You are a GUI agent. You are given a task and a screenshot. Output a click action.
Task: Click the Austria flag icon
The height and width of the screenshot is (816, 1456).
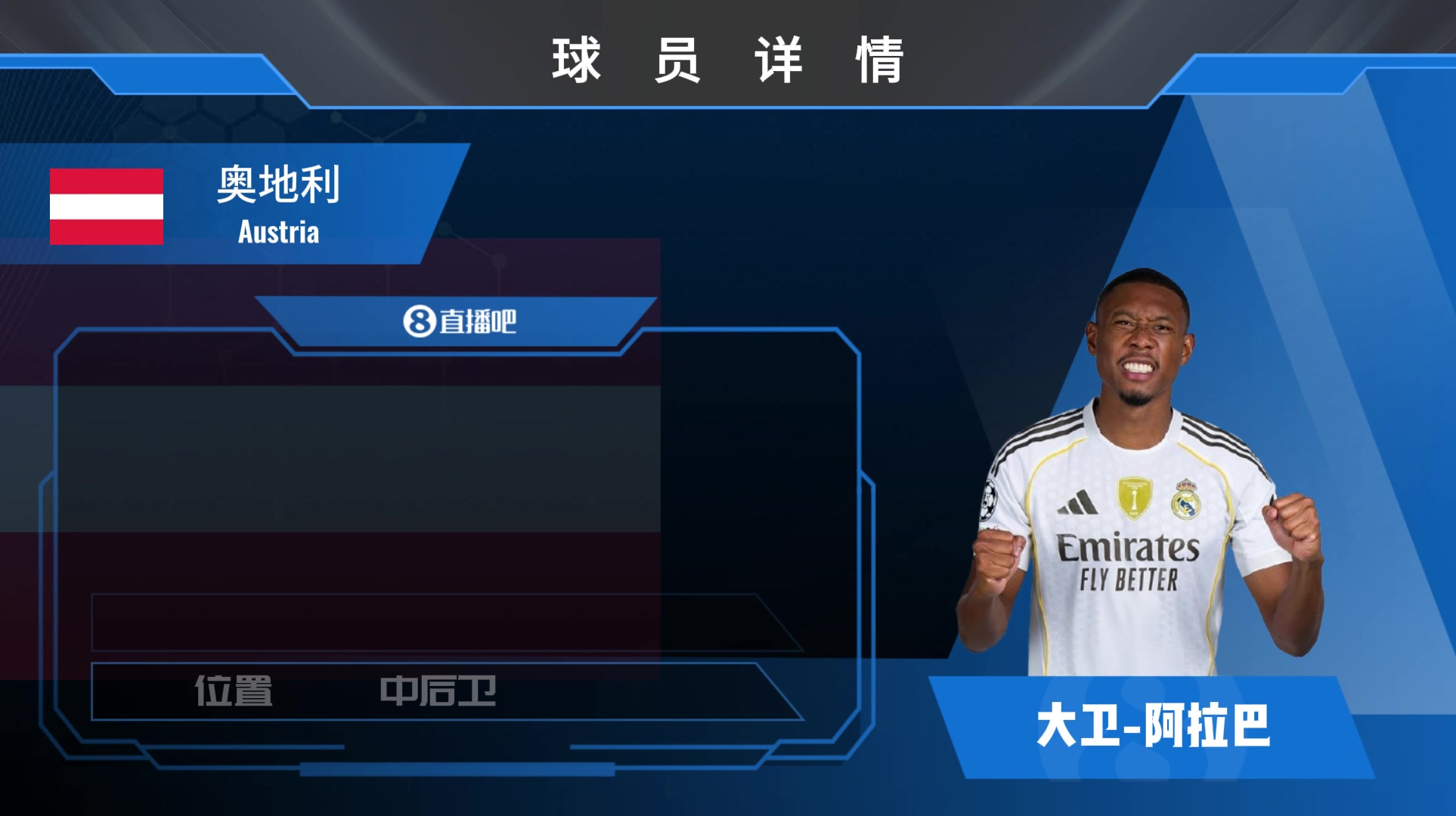[107, 206]
